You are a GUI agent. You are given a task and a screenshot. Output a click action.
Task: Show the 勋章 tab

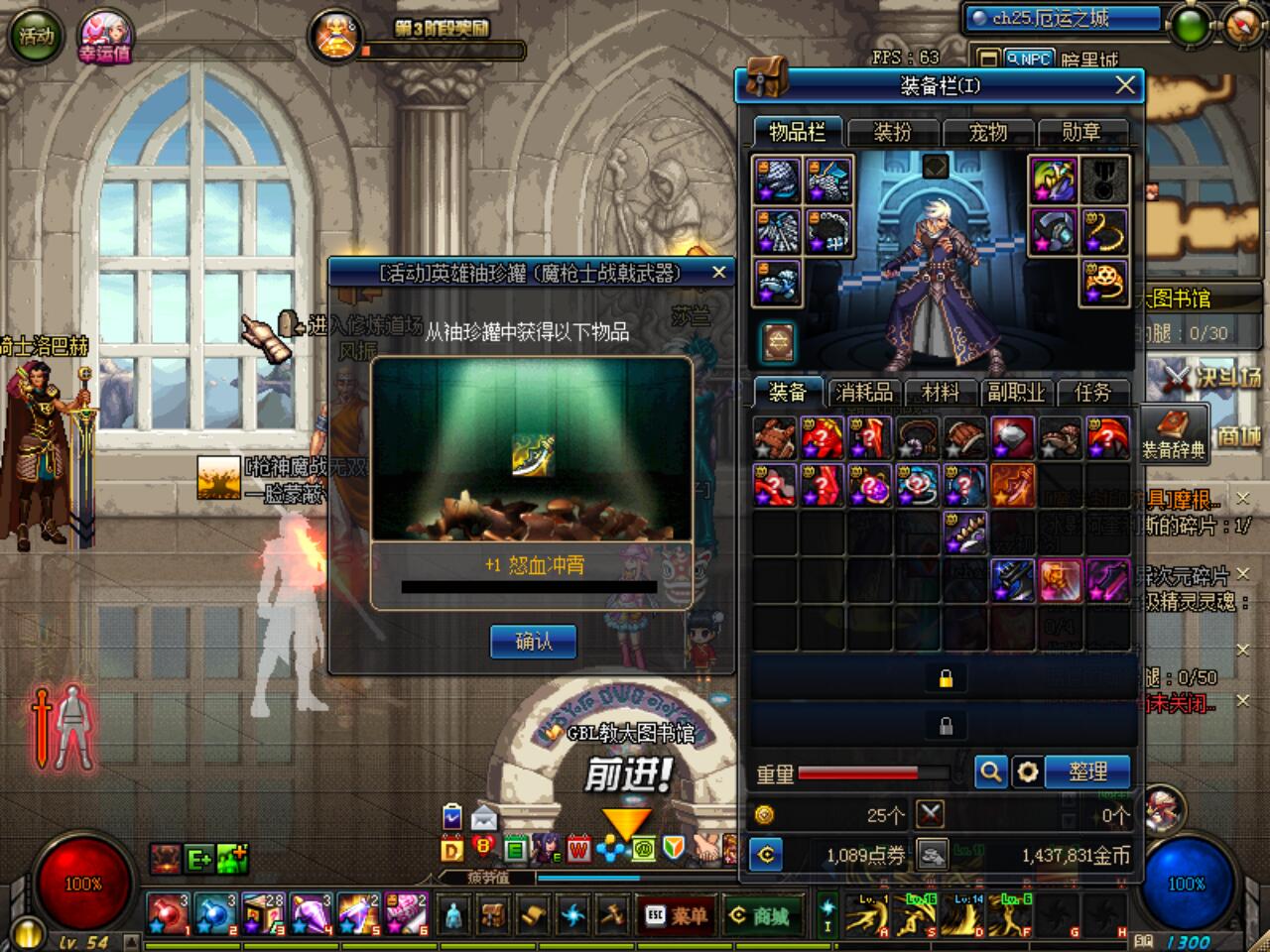(x=1081, y=132)
